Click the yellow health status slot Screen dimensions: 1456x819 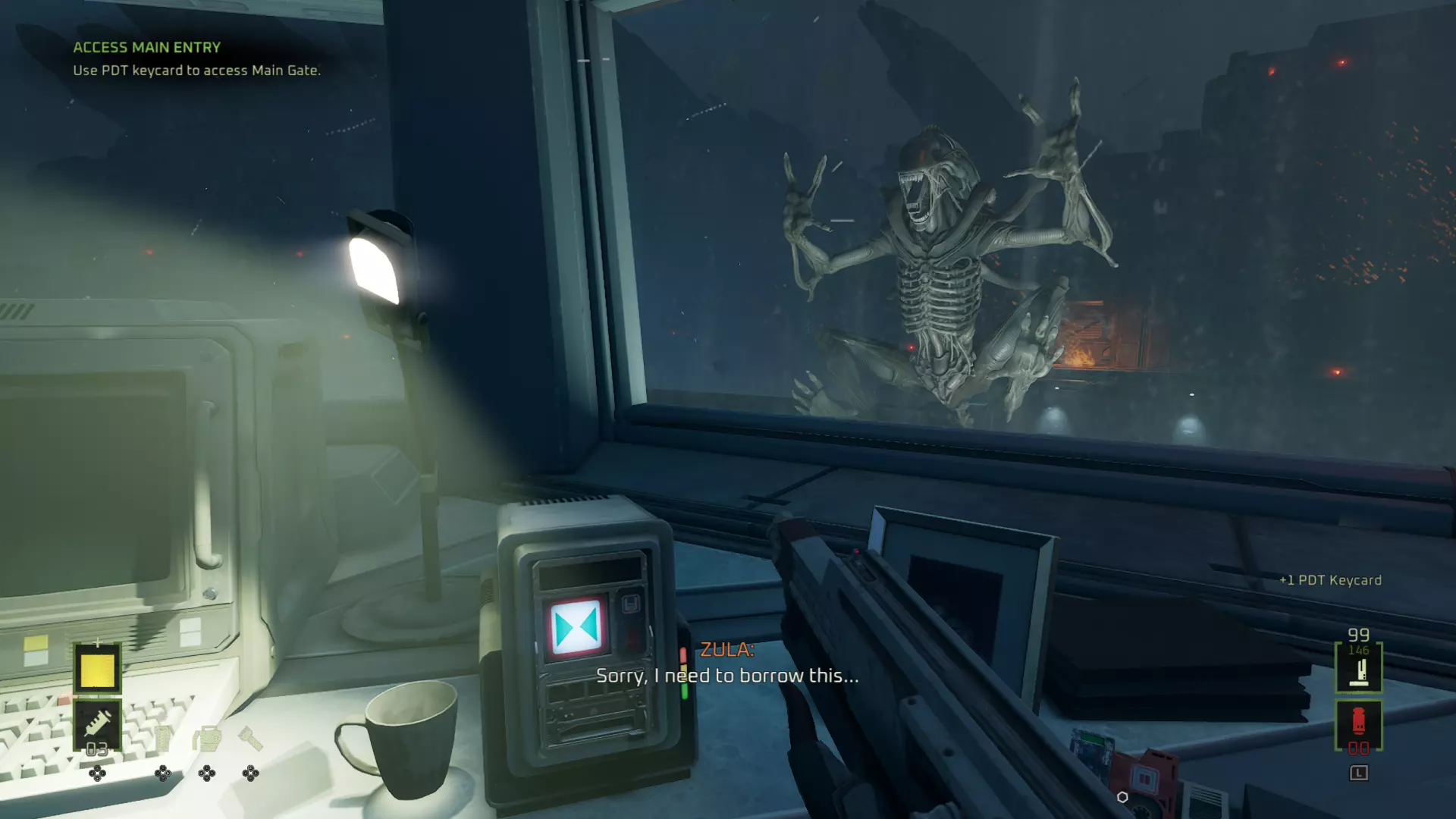(x=97, y=669)
